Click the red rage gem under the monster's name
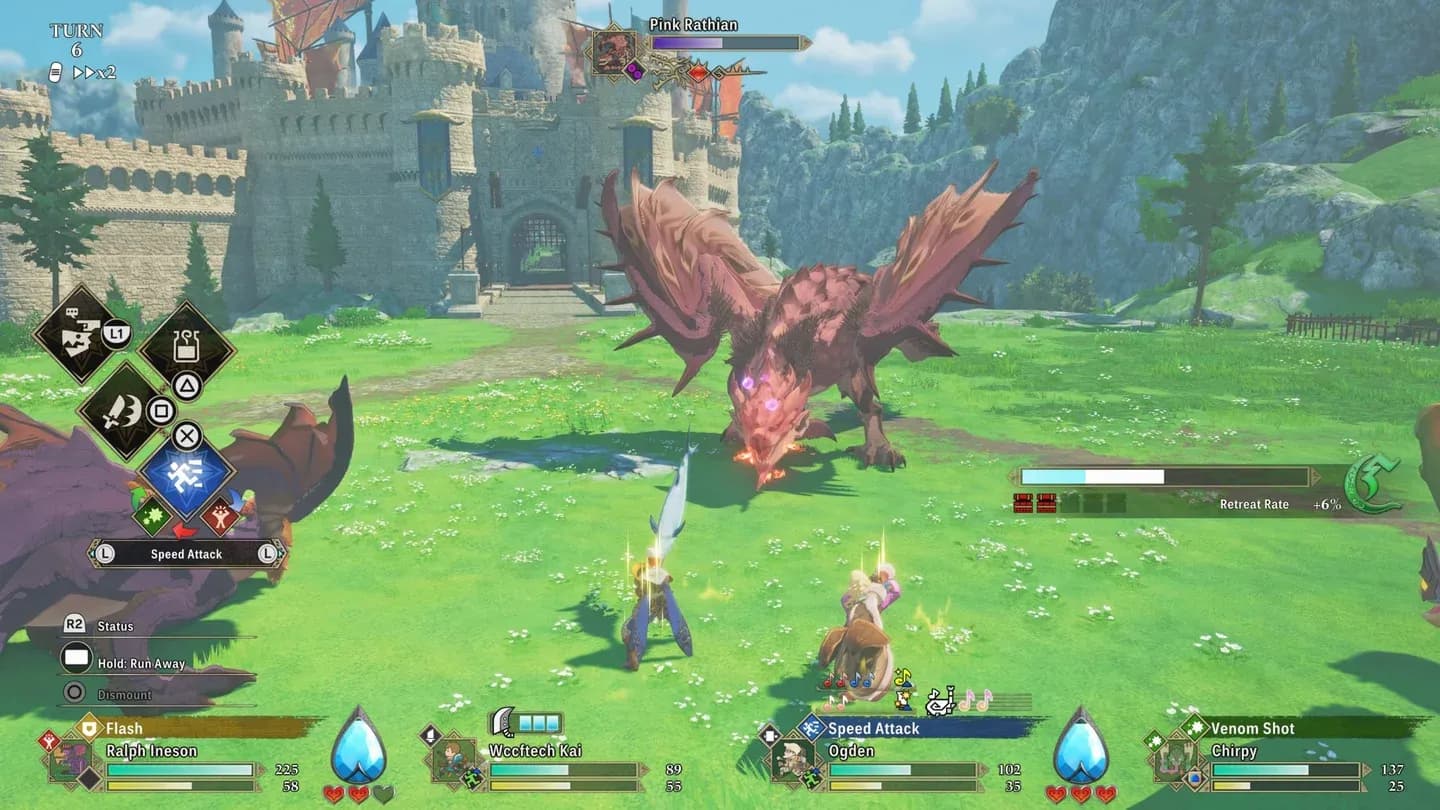 (x=698, y=73)
